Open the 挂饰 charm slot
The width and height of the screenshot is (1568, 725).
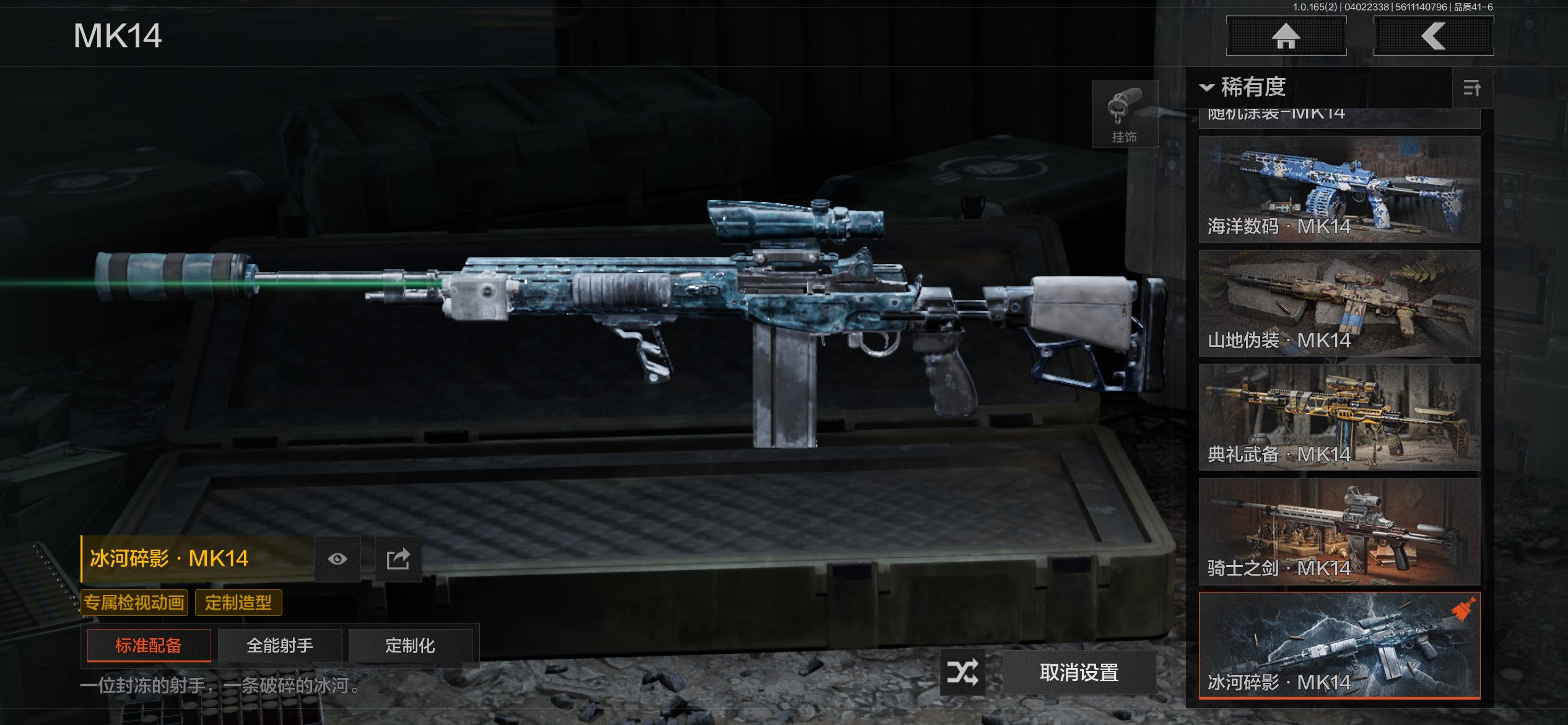pyautogui.click(x=1124, y=114)
